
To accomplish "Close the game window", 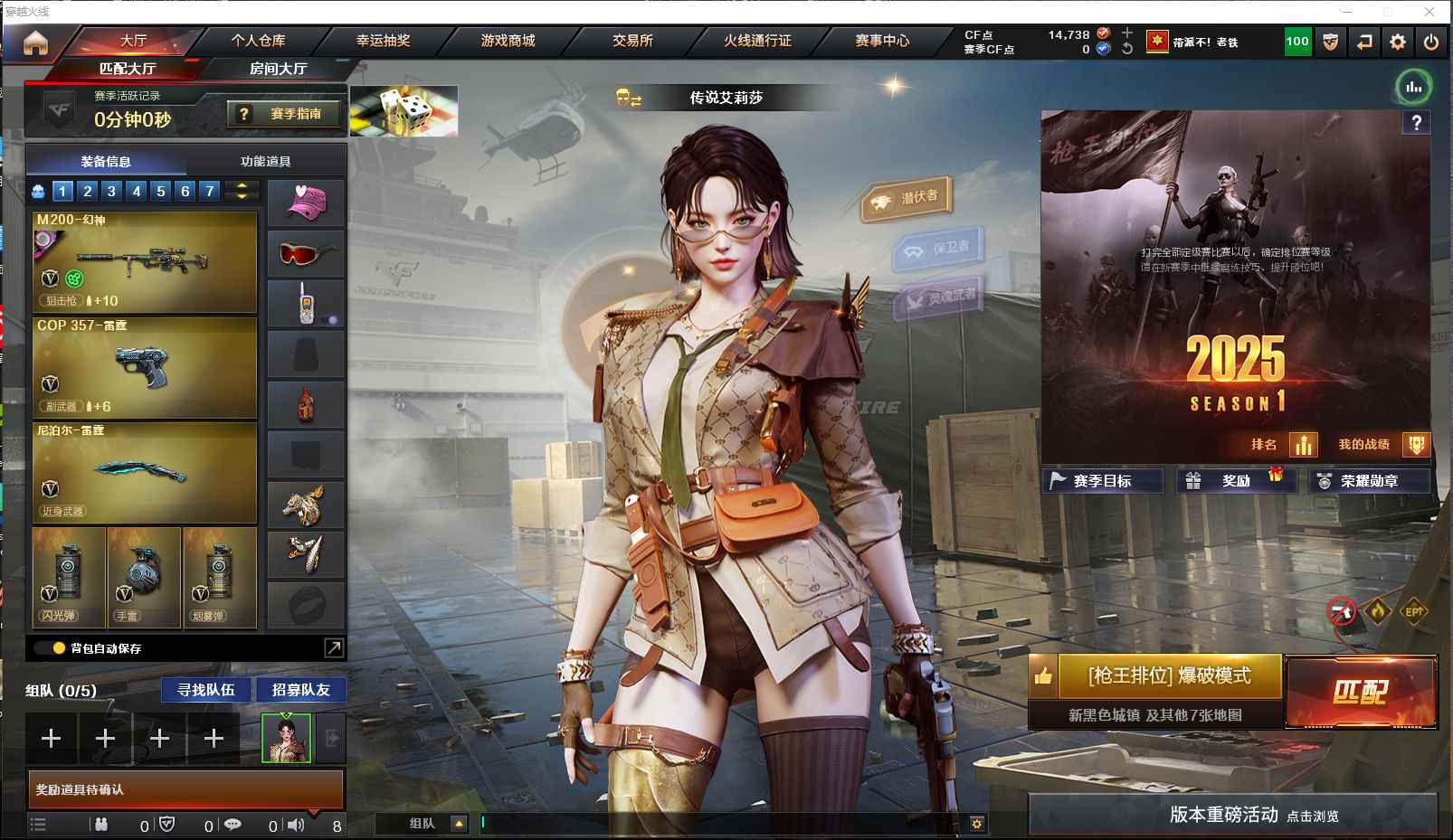I will (x=1429, y=12).
